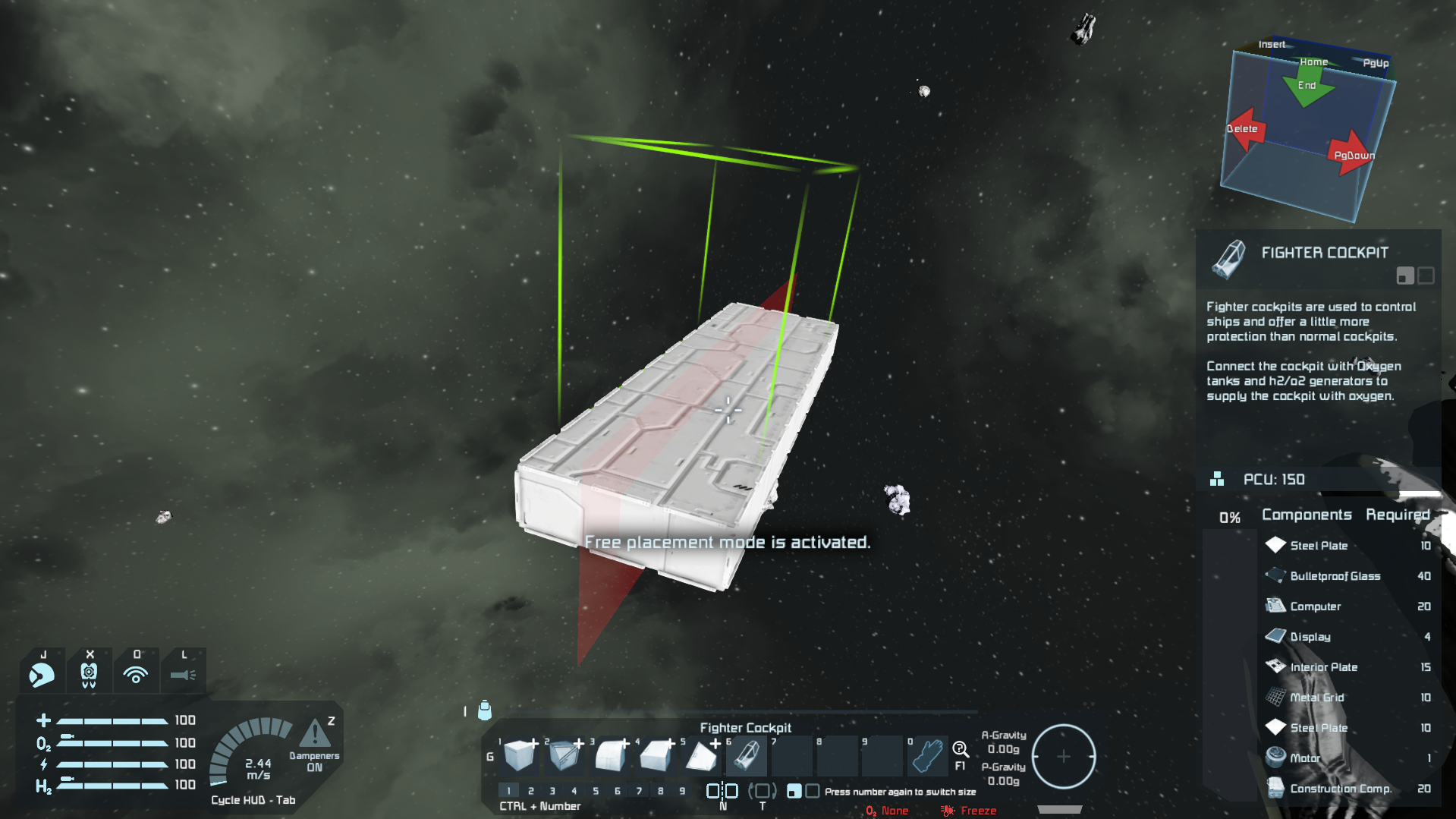Toggle the symmetry mode icon
The width and height of the screenshot is (1456, 819).
[x=722, y=791]
